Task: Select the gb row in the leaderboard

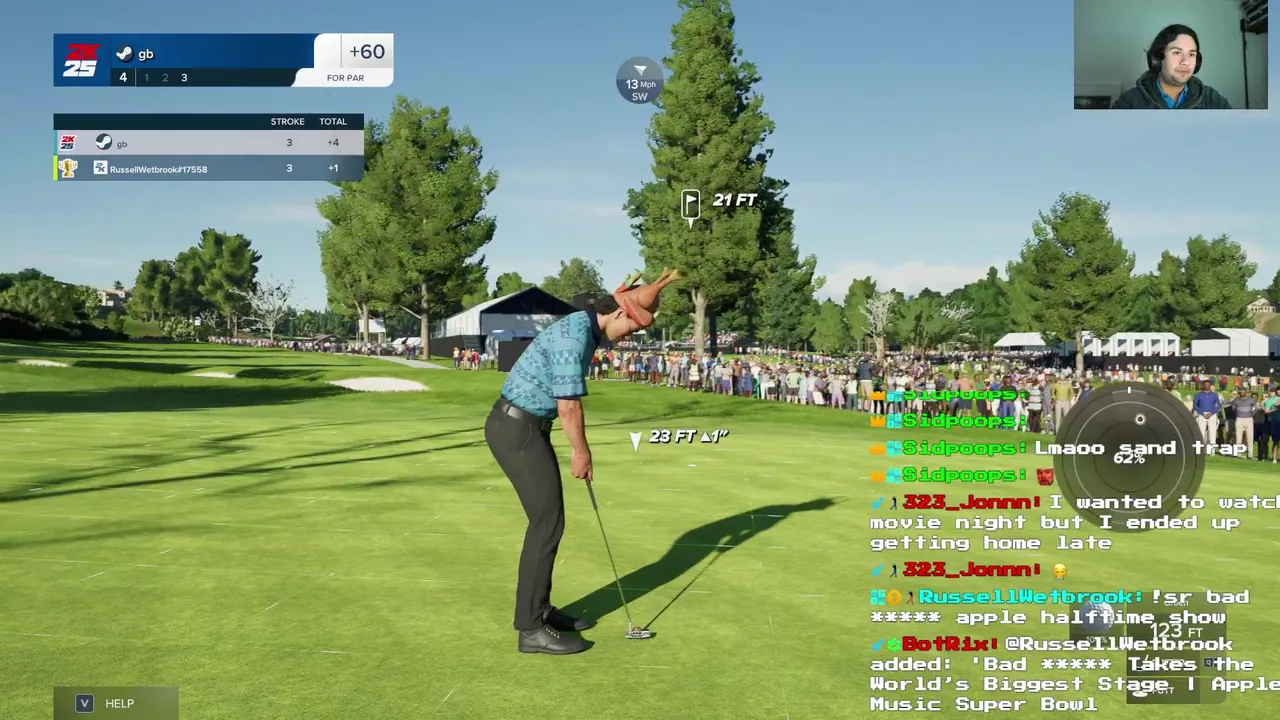Action: 208,143
